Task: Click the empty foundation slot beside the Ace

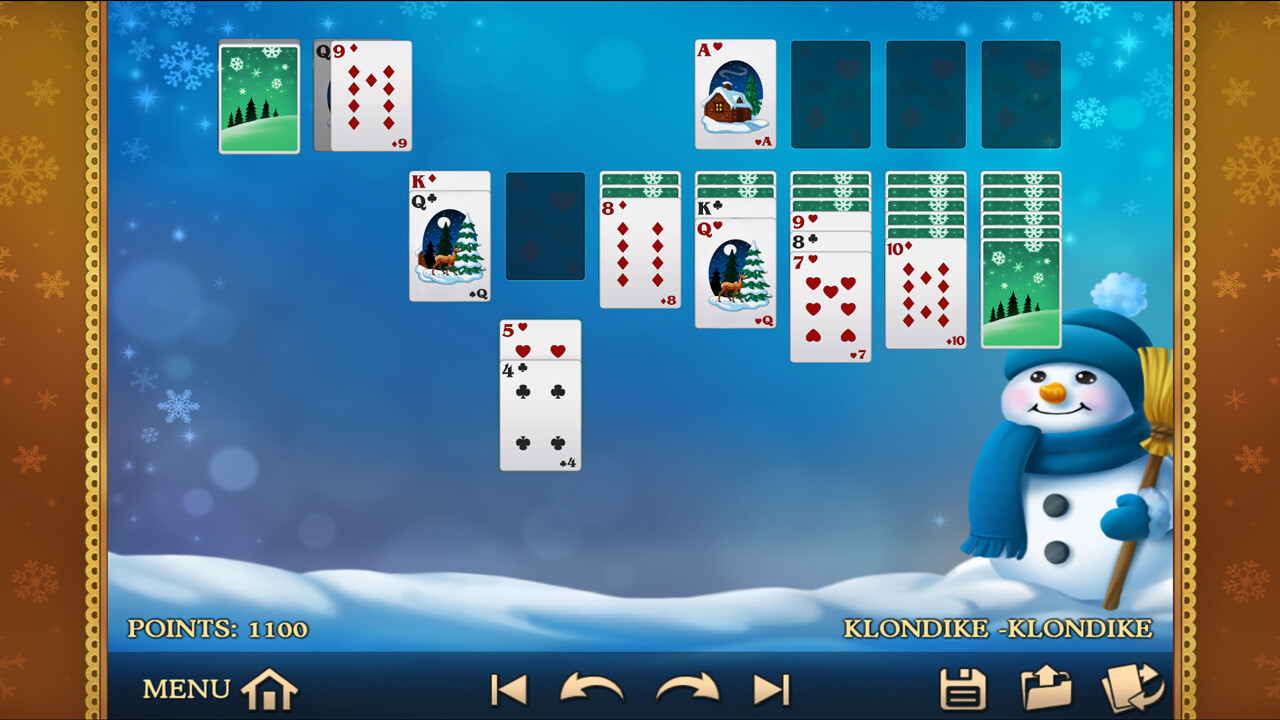Action: point(830,95)
